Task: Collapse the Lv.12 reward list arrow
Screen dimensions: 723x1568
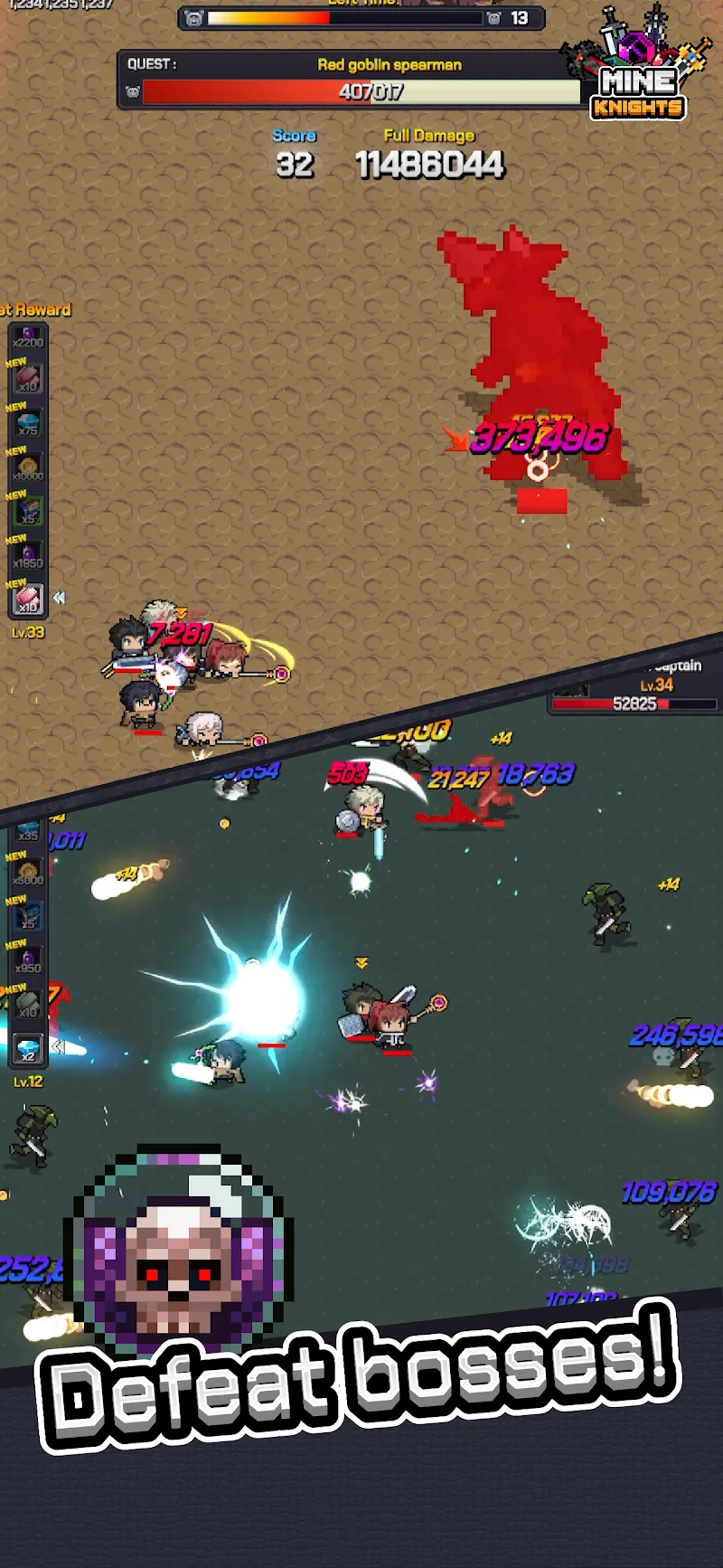Action: [x=58, y=1046]
